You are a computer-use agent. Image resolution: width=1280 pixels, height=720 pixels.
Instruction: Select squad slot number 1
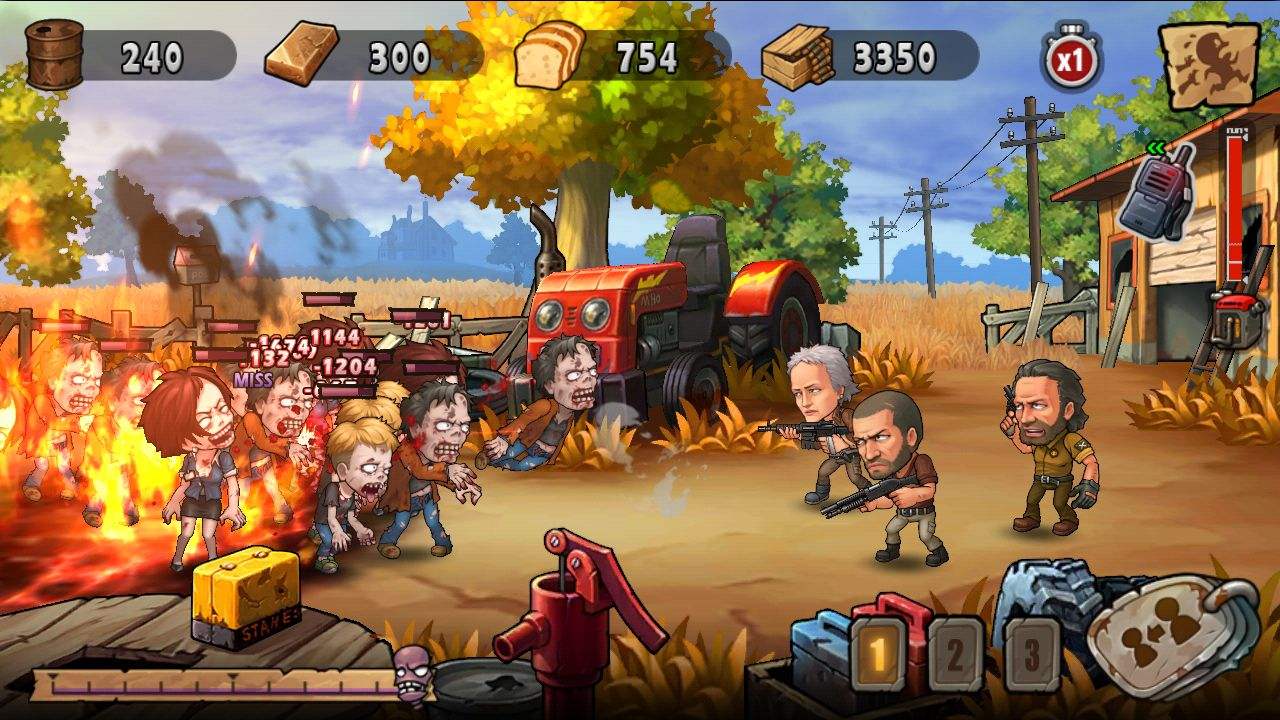pos(878,655)
